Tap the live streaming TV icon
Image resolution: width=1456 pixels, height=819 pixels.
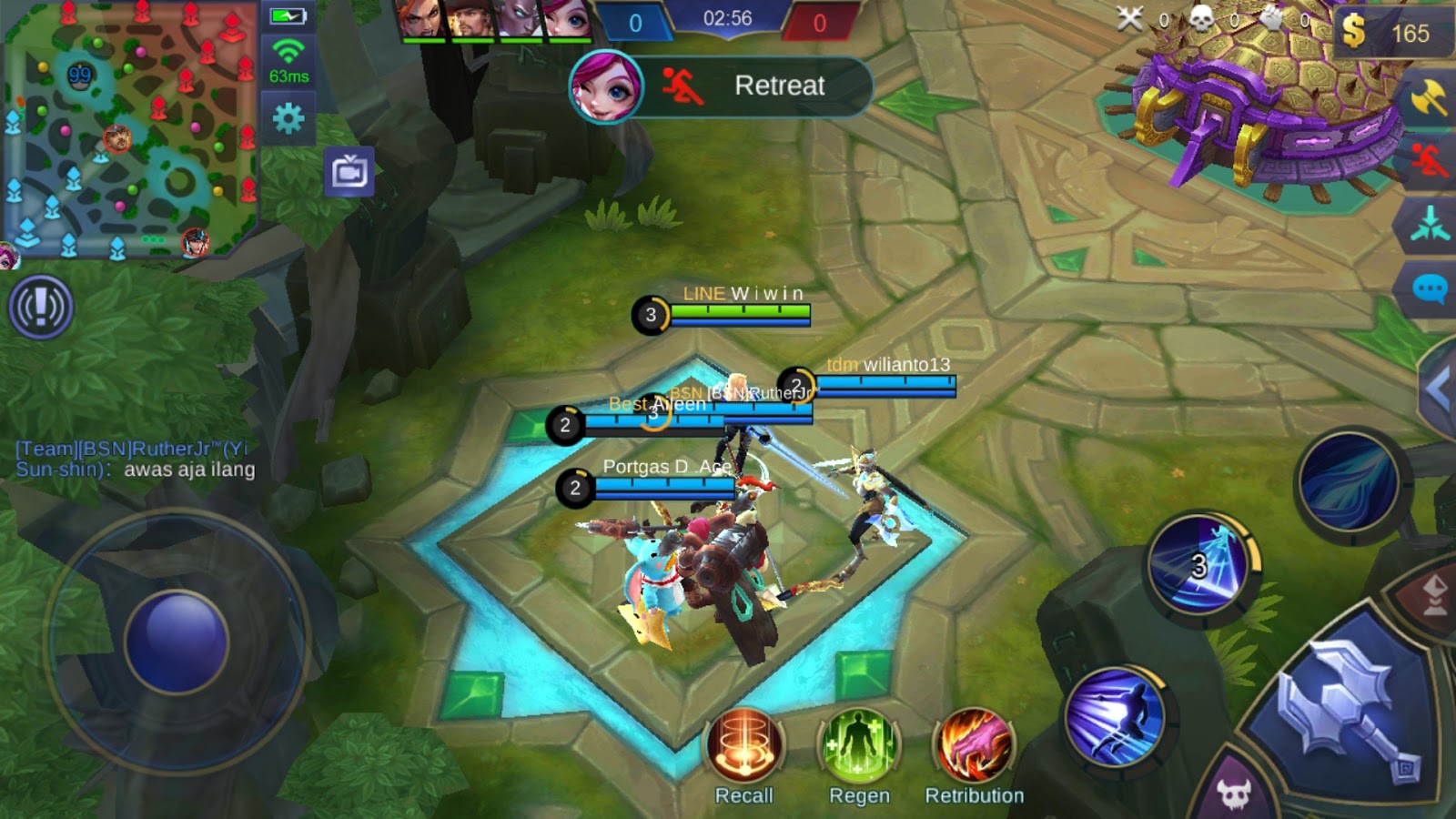(x=351, y=169)
